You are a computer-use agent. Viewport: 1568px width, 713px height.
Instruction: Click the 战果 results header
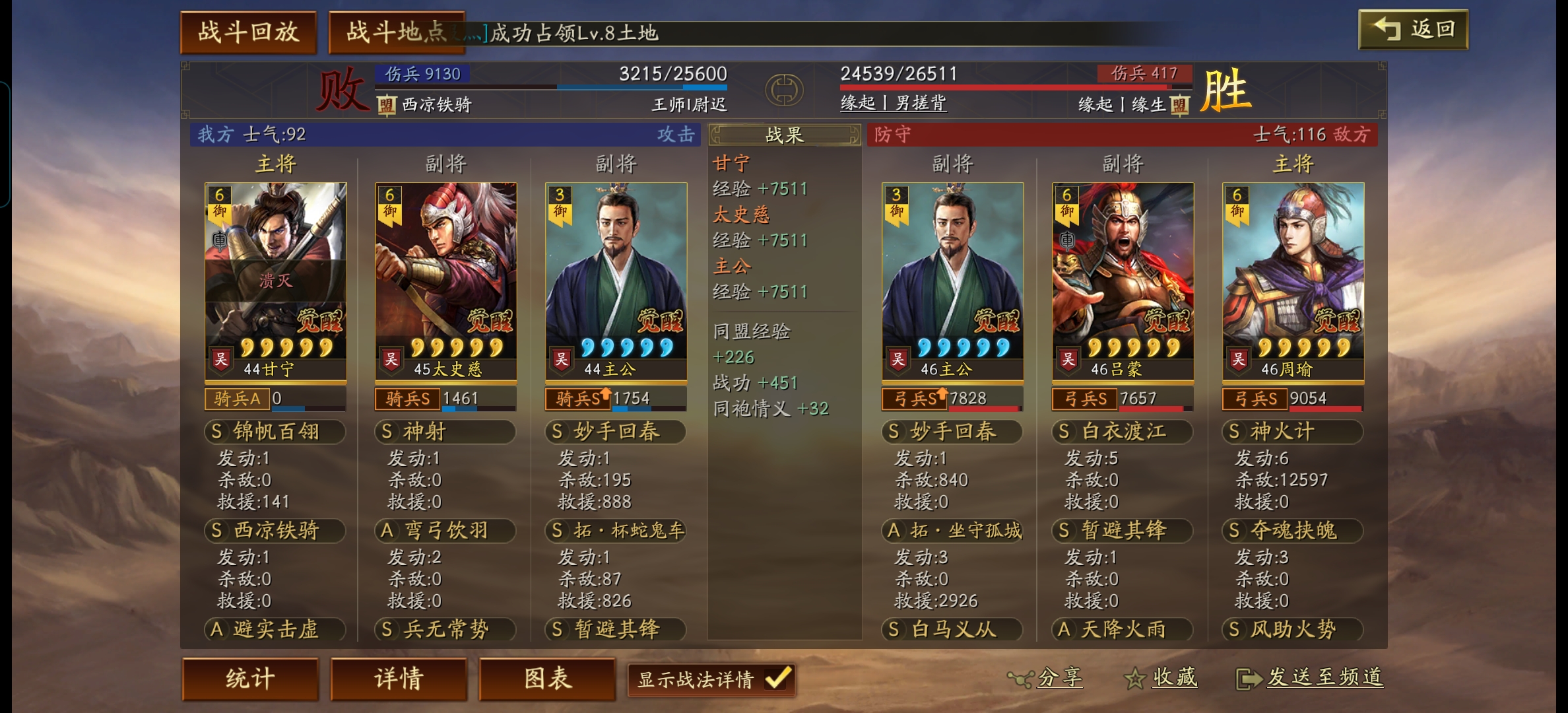pyautogui.click(x=784, y=135)
